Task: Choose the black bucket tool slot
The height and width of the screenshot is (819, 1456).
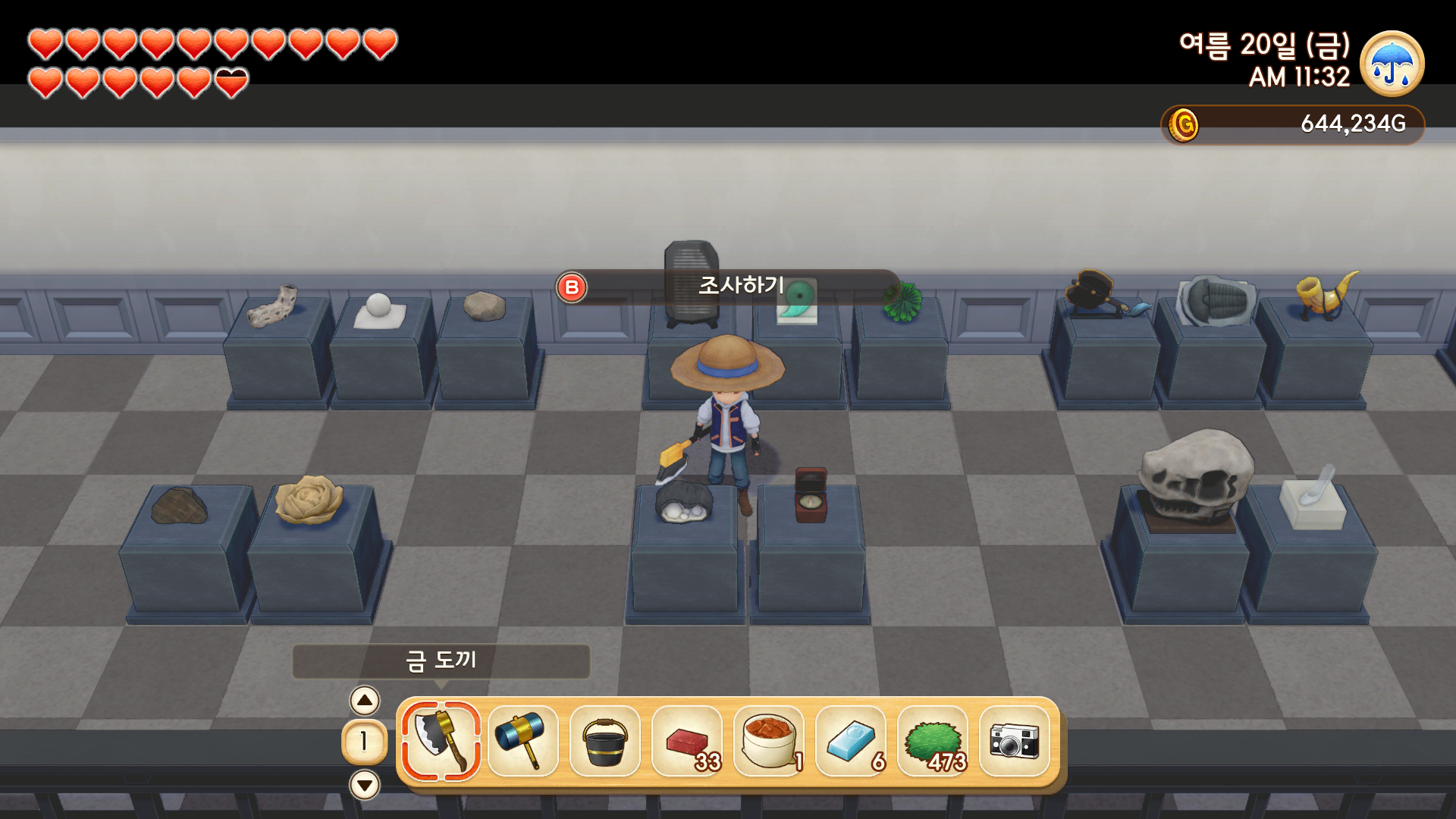Action: coord(604,741)
